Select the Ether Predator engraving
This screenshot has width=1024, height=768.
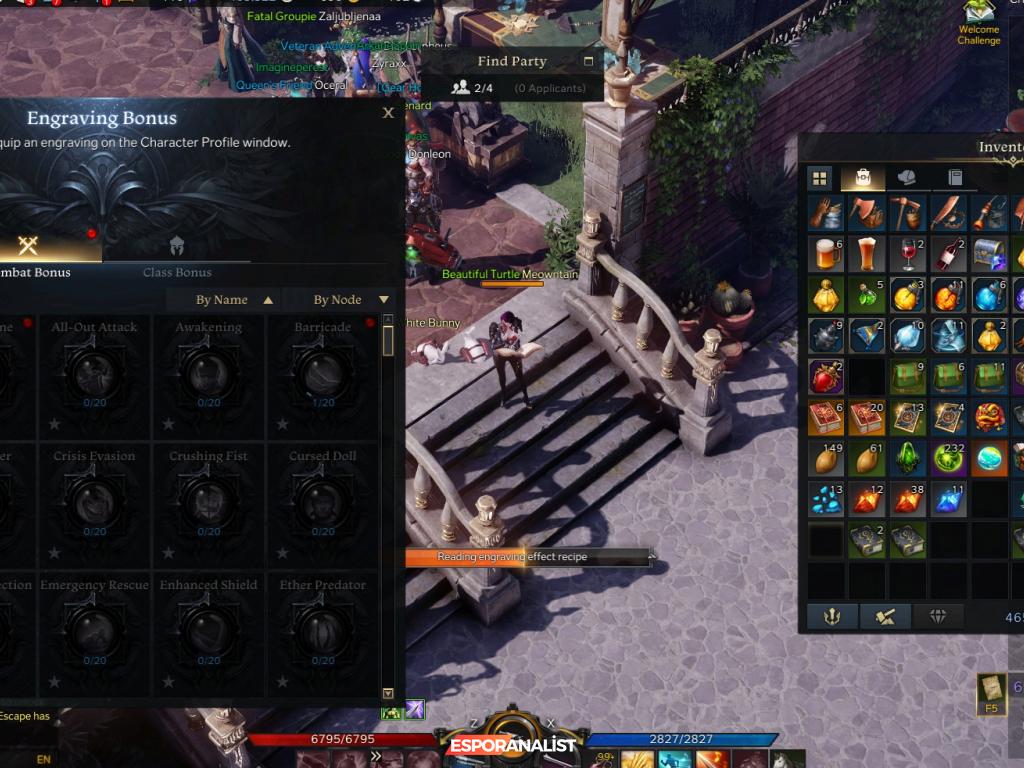[322, 630]
